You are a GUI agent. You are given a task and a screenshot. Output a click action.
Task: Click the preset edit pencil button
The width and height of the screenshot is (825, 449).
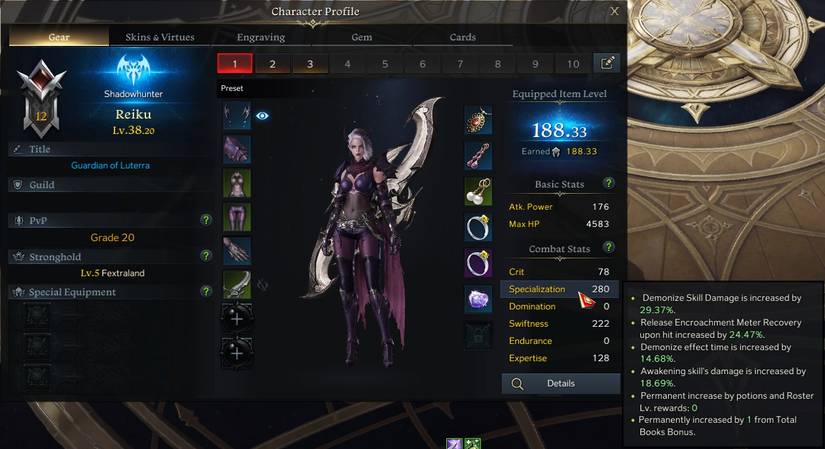[607, 63]
